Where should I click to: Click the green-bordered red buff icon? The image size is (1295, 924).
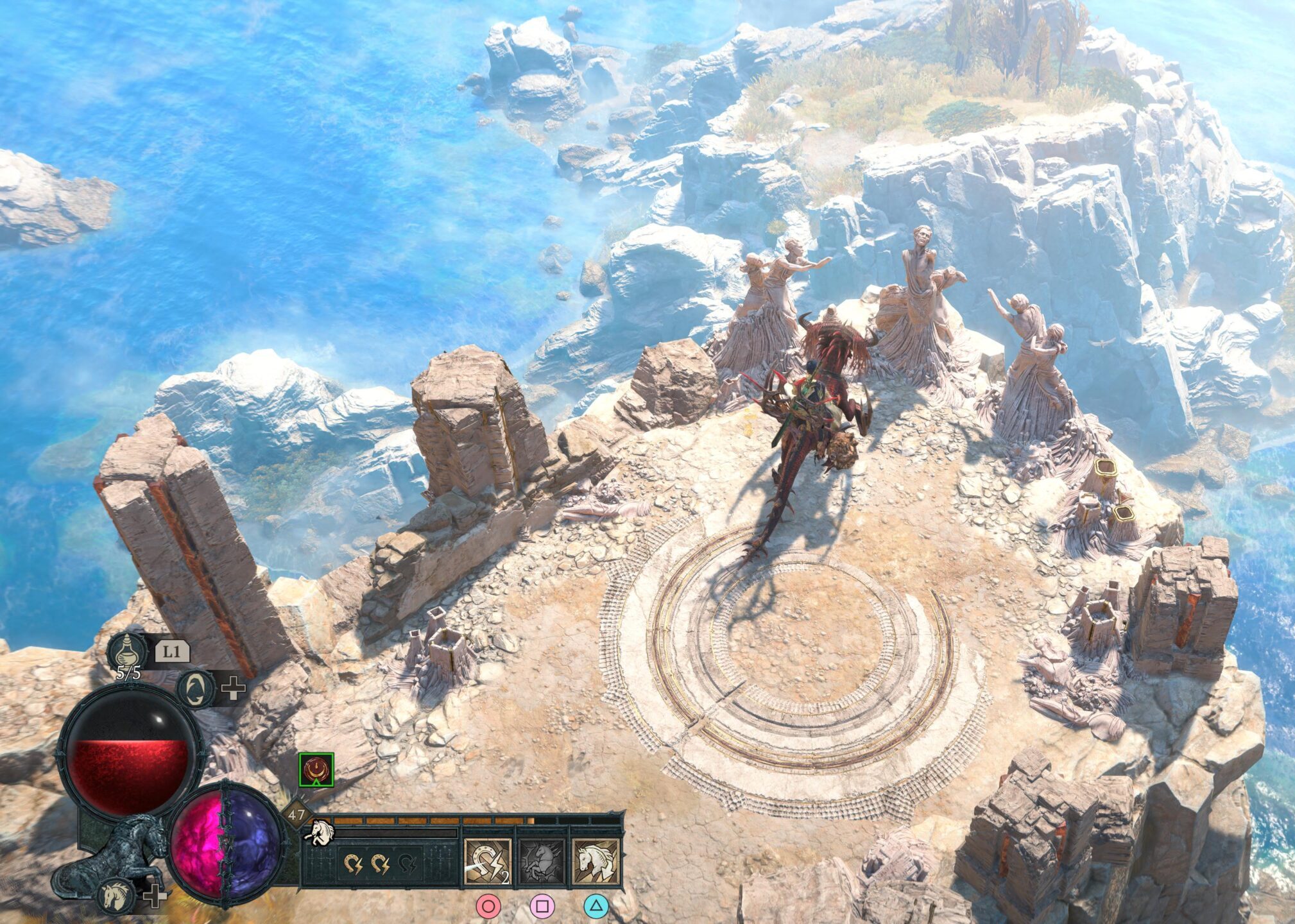pyautogui.click(x=316, y=770)
